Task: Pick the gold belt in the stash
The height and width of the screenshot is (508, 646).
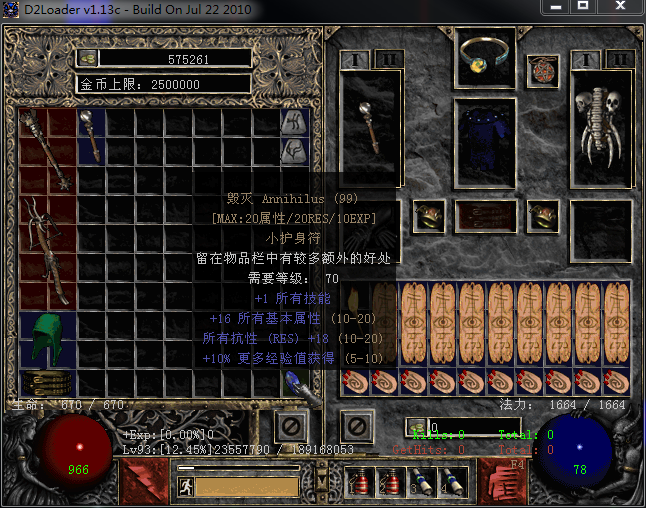Action: [46, 383]
